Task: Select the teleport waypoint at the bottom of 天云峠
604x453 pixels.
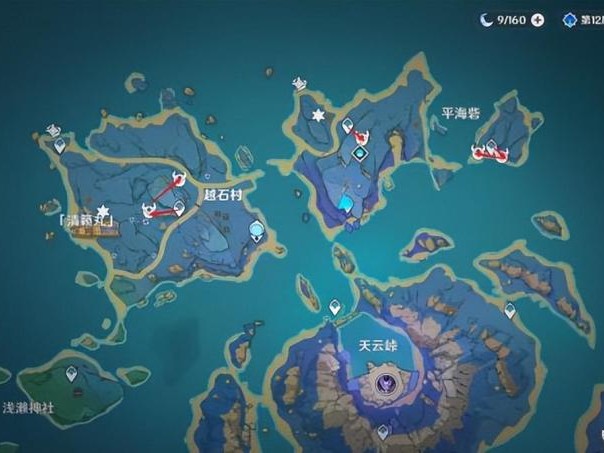Action: pos(382,433)
